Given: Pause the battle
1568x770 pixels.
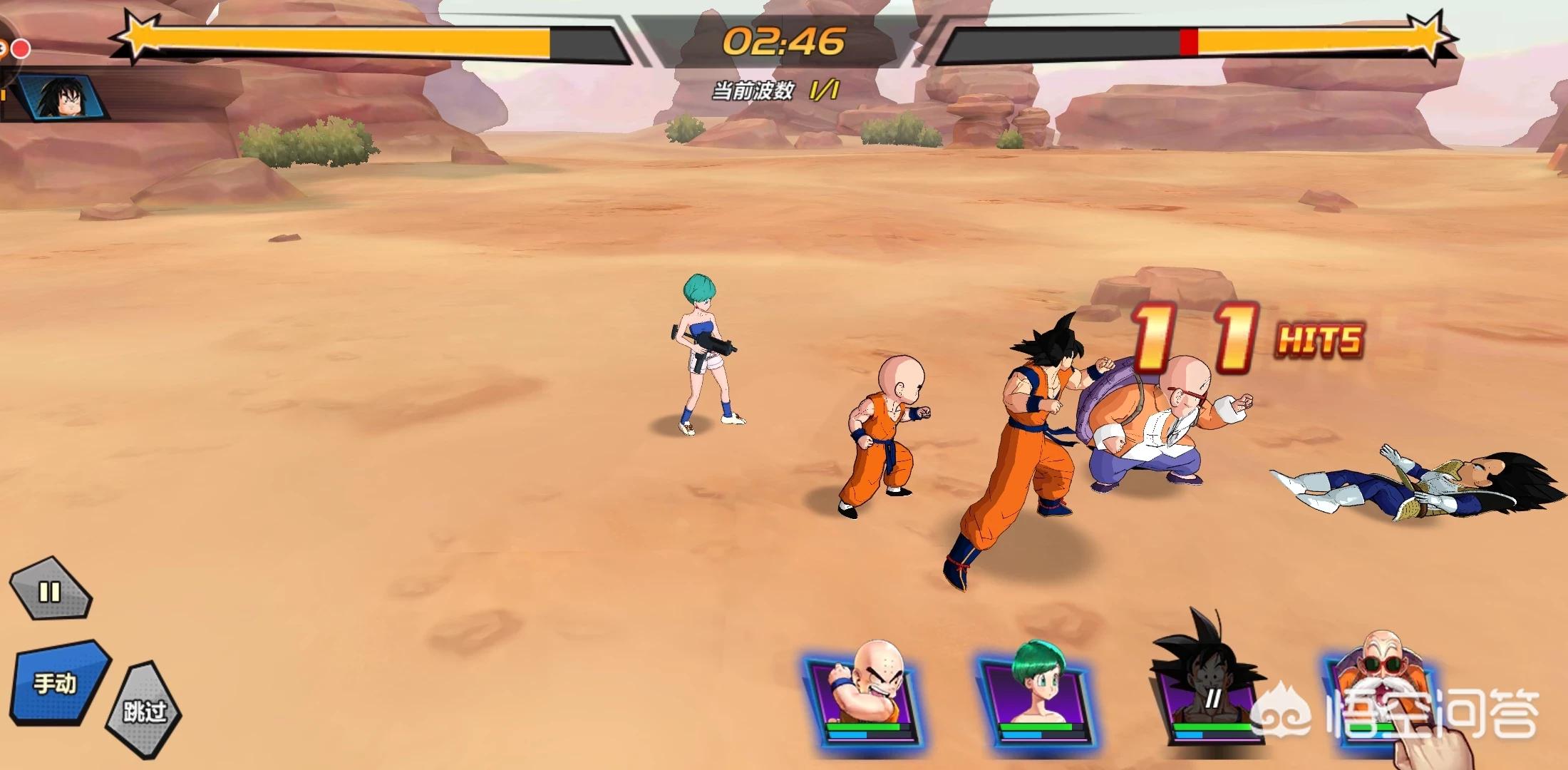Looking at the screenshot, I should (x=50, y=592).
